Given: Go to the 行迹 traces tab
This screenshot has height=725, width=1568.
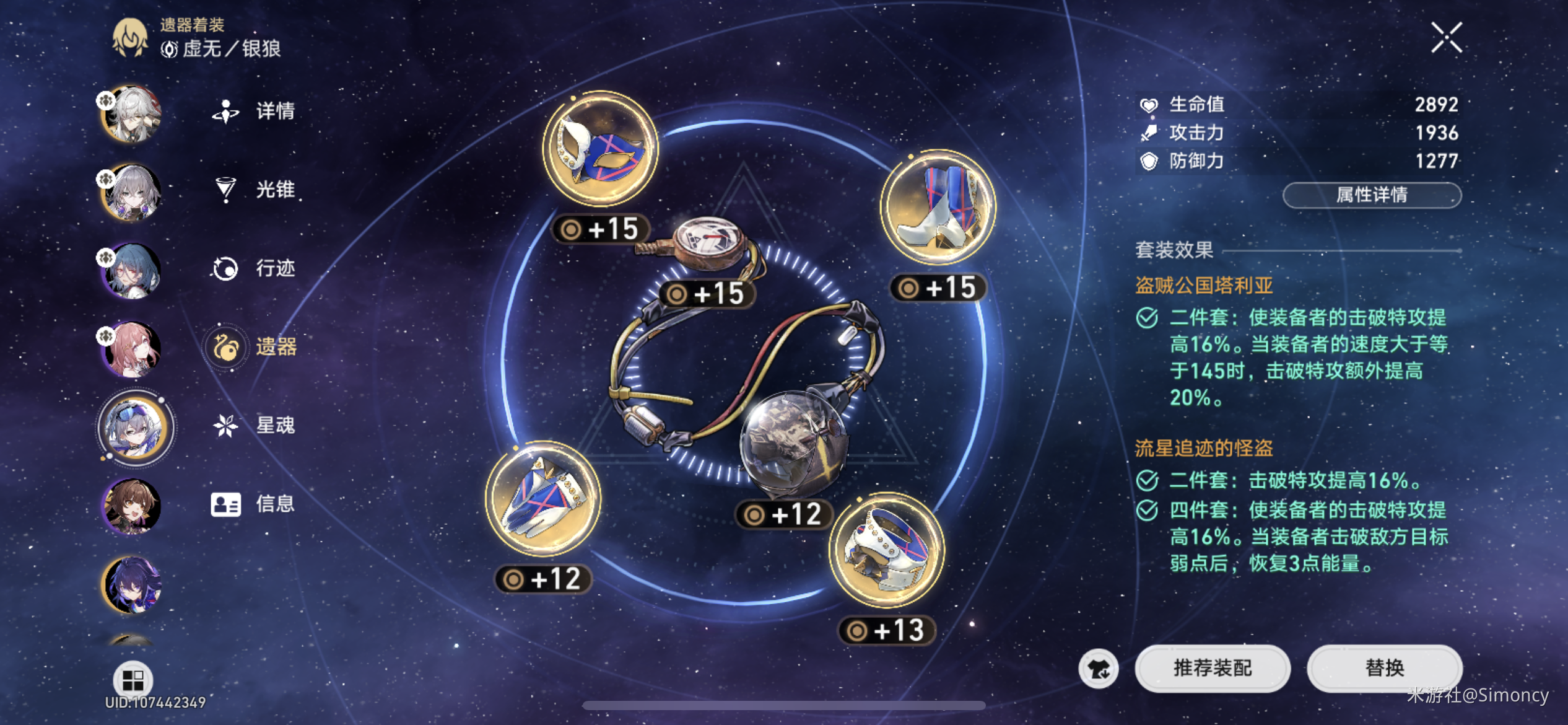Looking at the screenshot, I should click(x=255, y=268).
